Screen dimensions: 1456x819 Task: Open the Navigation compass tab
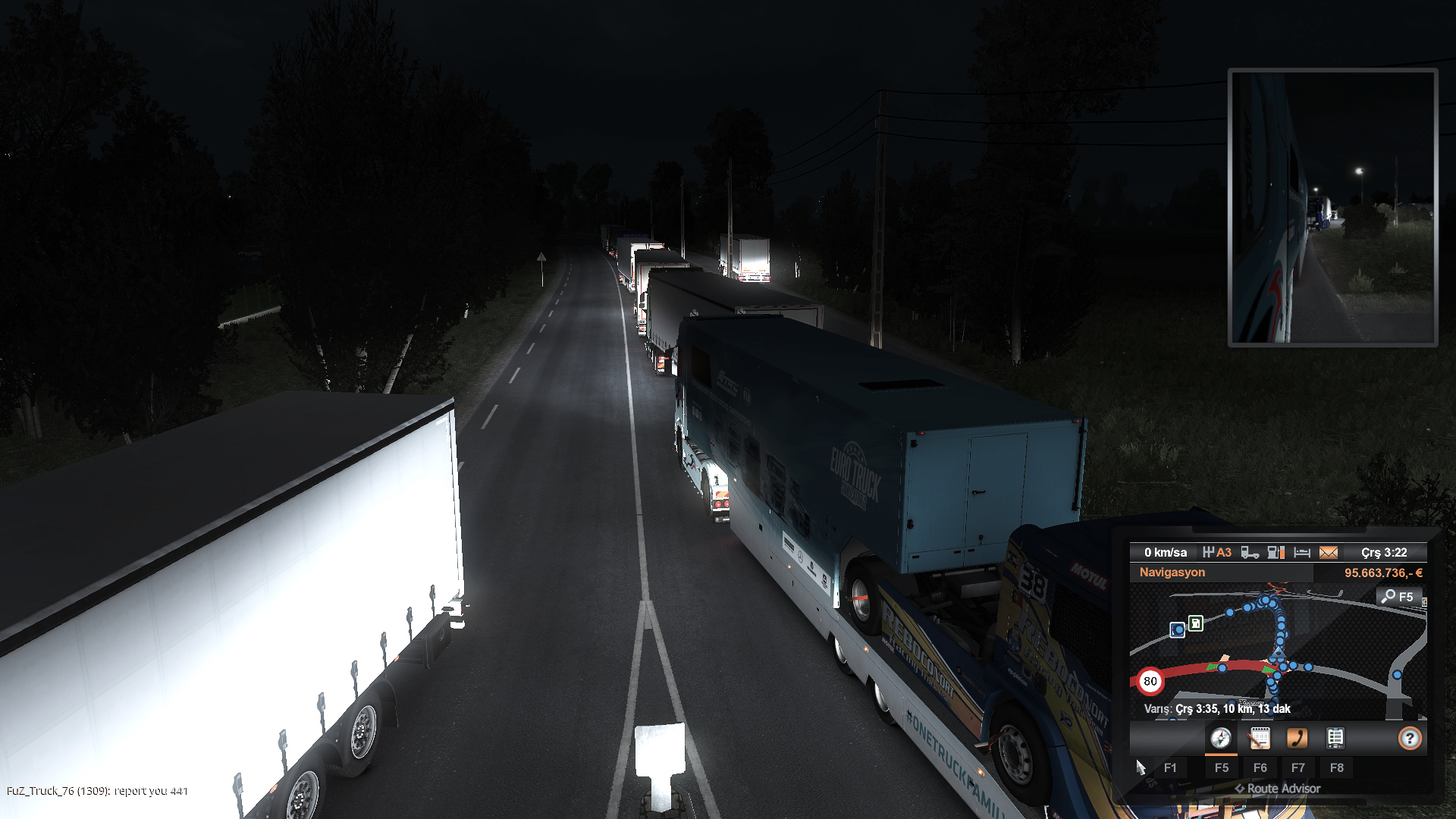pos(1221,738)
